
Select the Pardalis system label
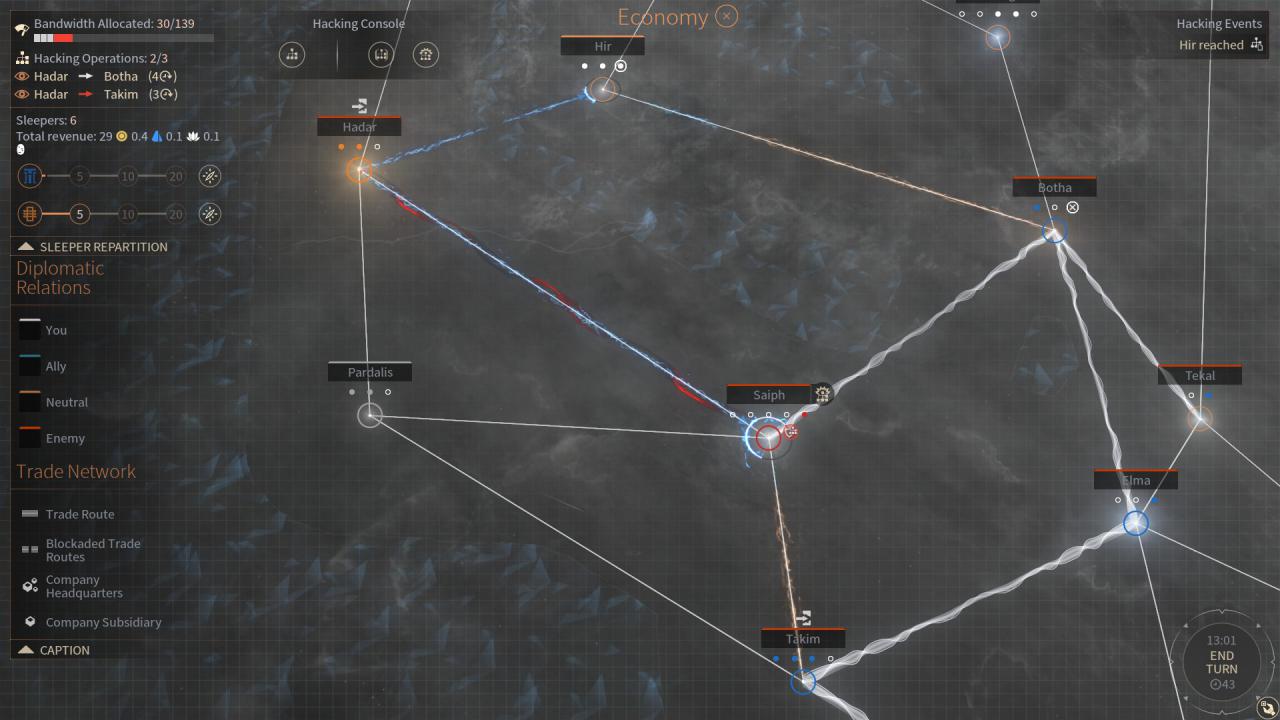pyautogui.click(x=370, y=372)
